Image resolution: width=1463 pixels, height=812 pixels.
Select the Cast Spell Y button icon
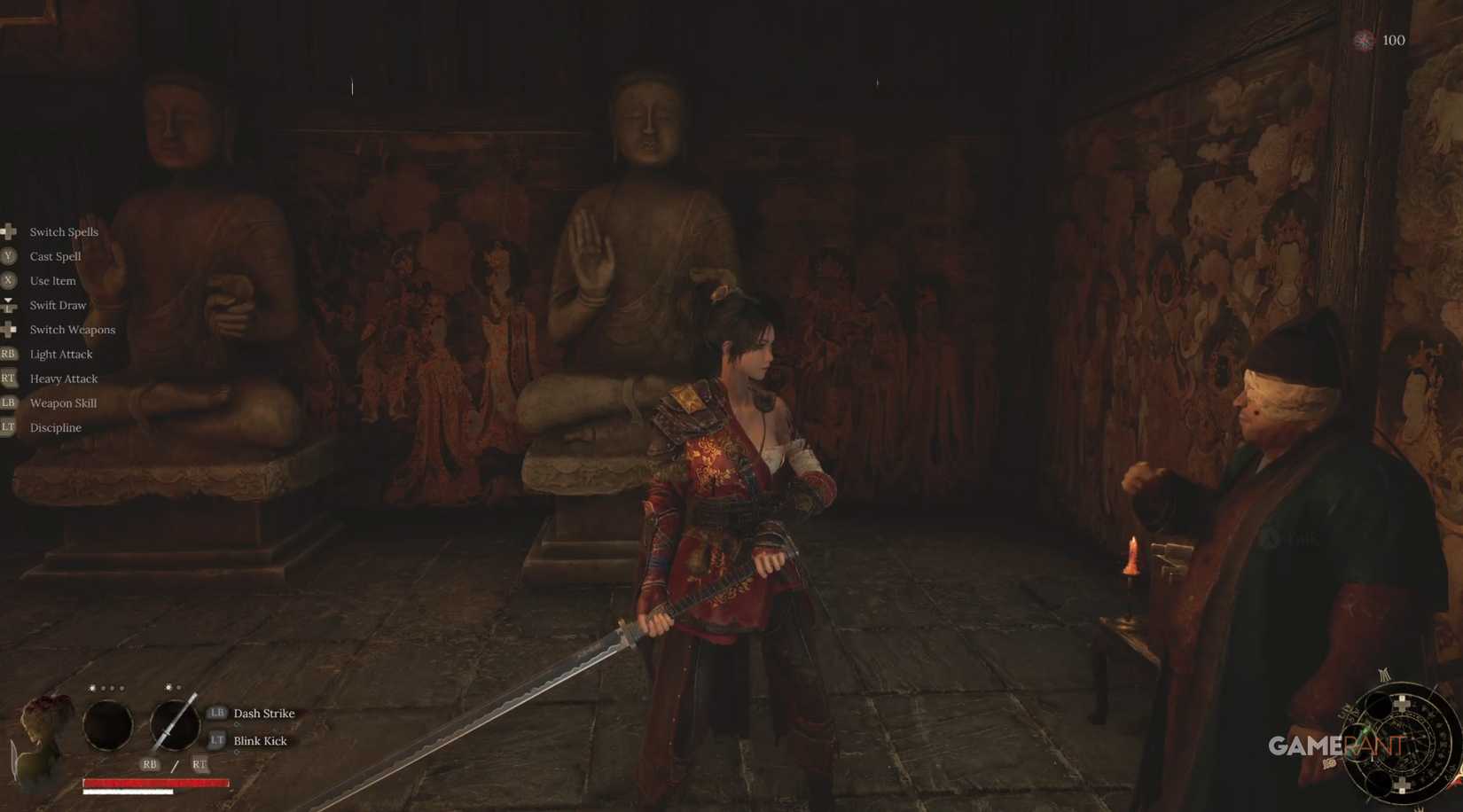(x=9, y=256)
